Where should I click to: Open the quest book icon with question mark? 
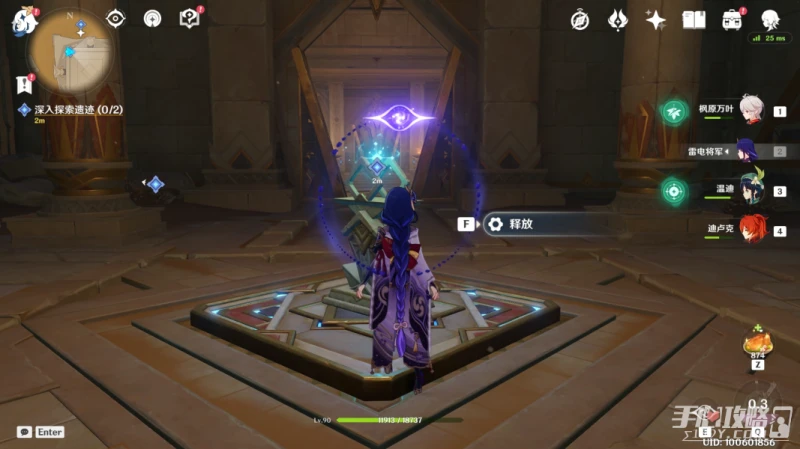tap(189, 18)
